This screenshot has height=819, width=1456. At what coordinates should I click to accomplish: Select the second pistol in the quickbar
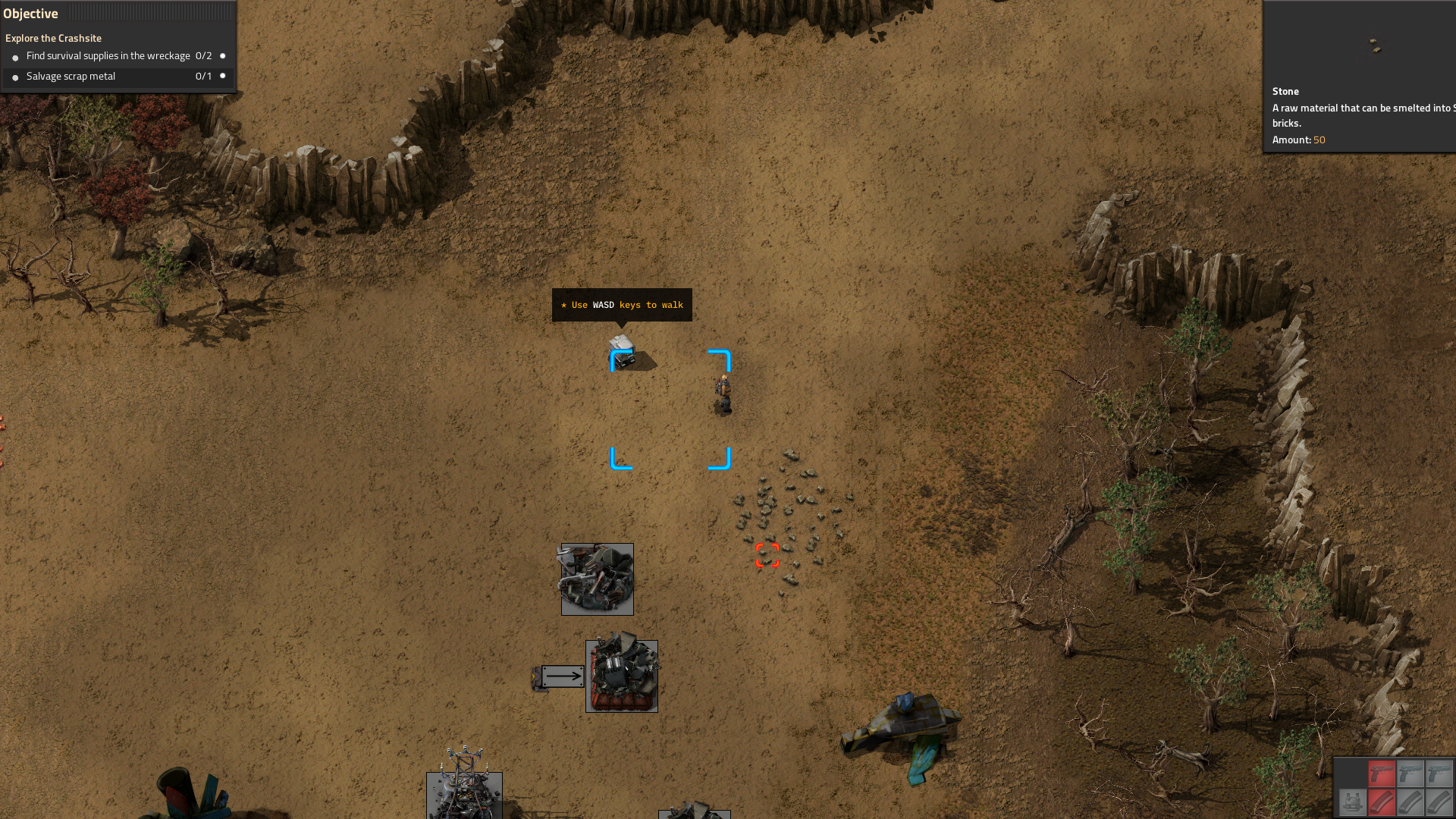pyautogui.click(x=1410, y=773)
